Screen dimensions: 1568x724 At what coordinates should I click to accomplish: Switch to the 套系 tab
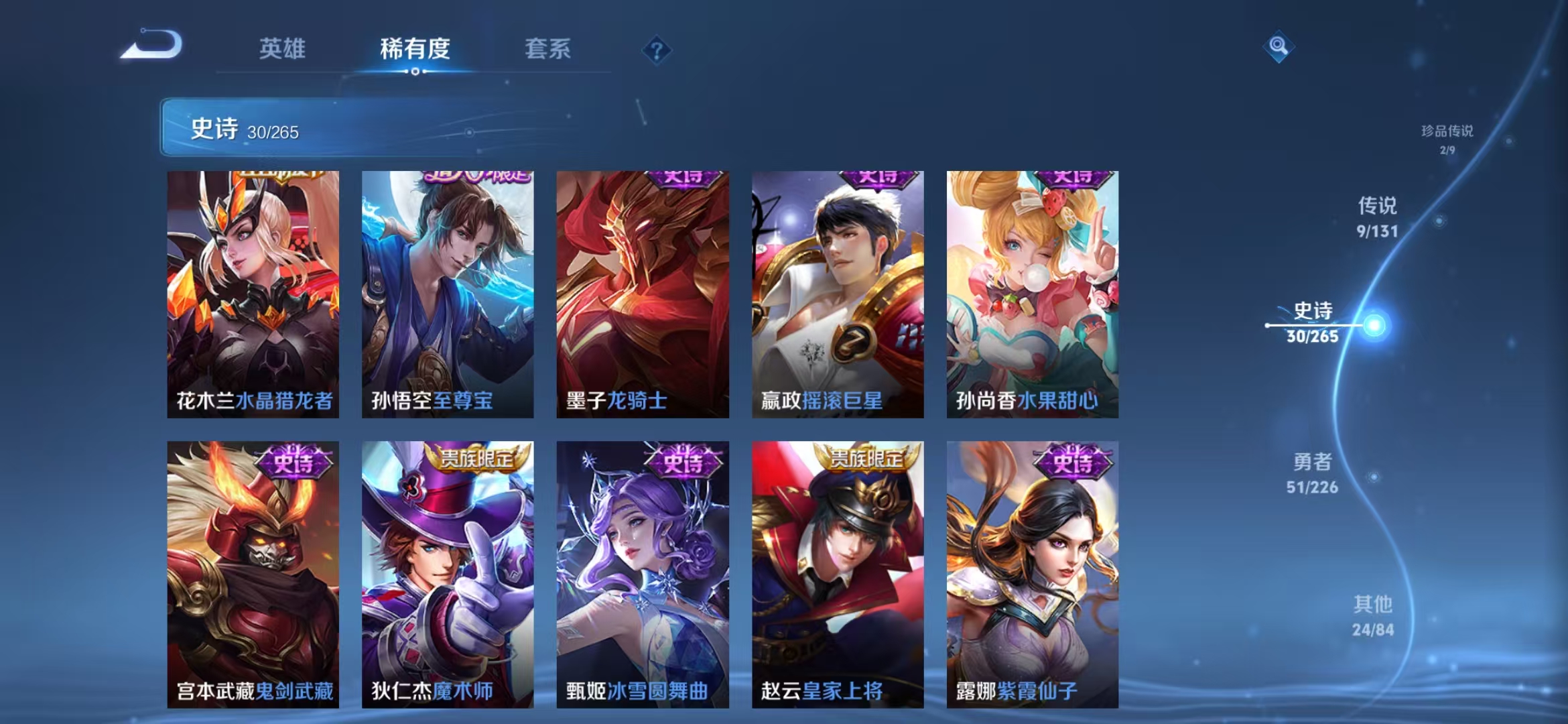pyautogui.click(x=547, y=48)
